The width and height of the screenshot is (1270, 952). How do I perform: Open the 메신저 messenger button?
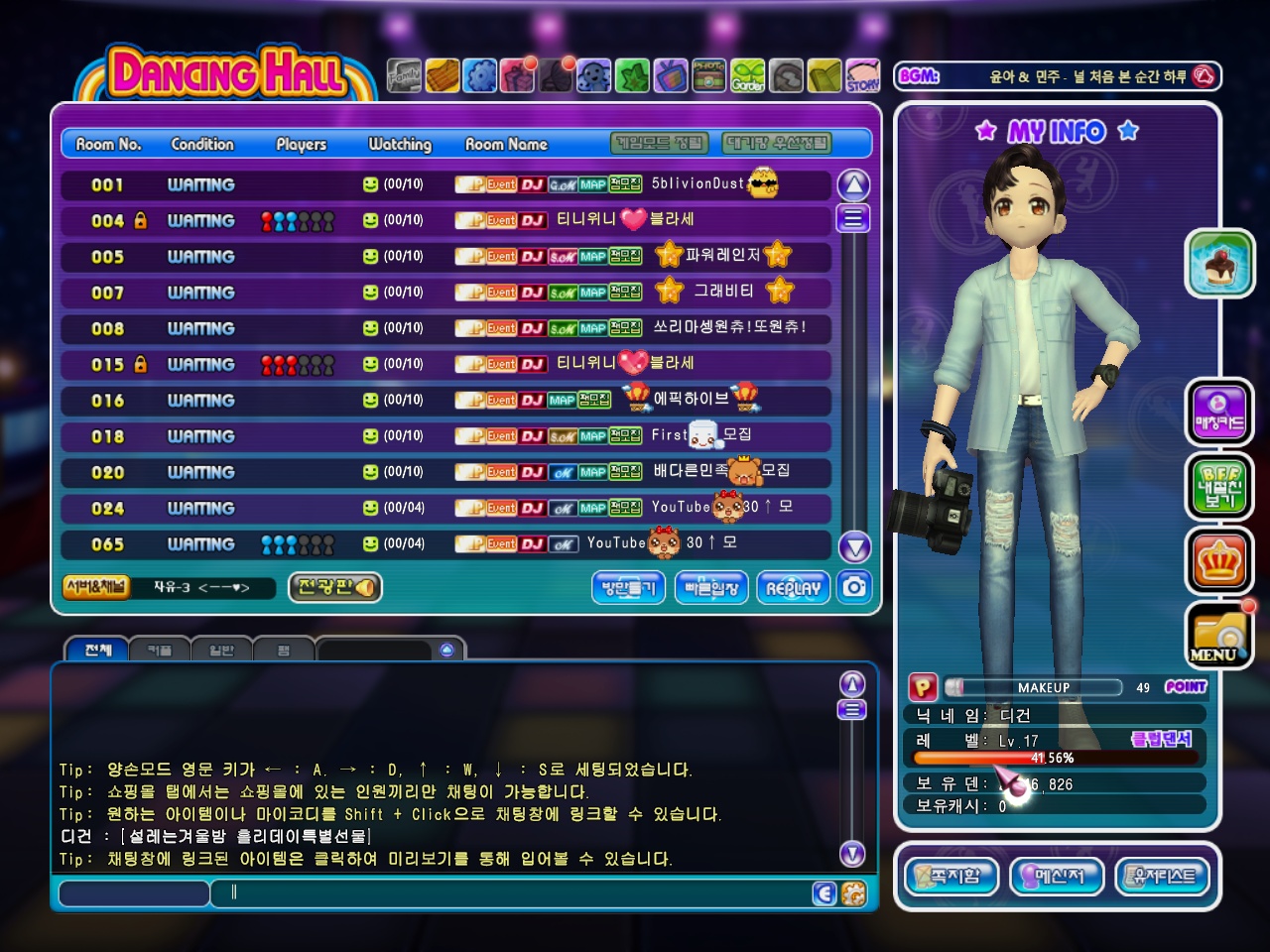1057,877
